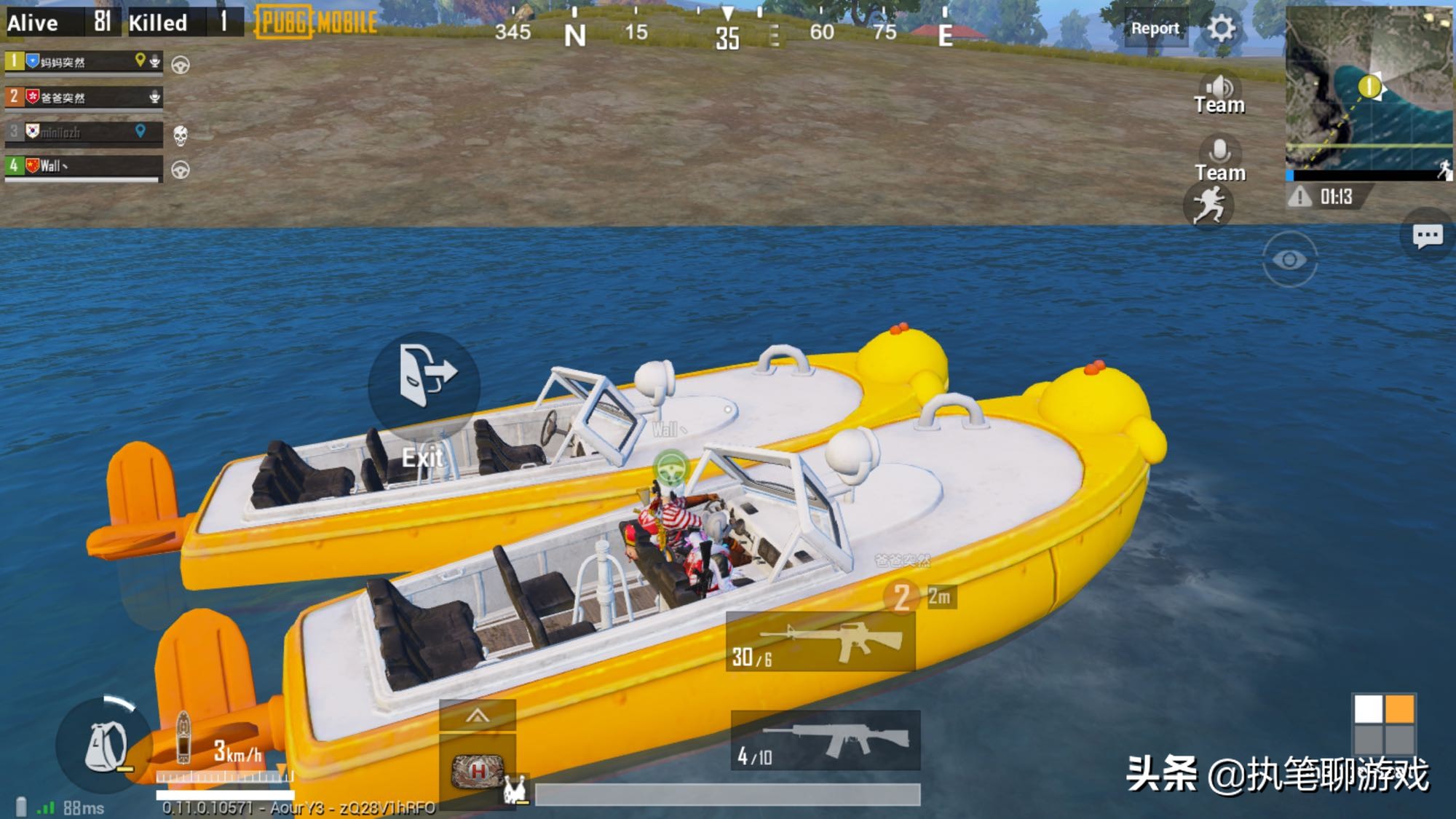Activate the free-look eye button
Viewport: 1456px width, 819px height.
click(x=1289, y=260)
